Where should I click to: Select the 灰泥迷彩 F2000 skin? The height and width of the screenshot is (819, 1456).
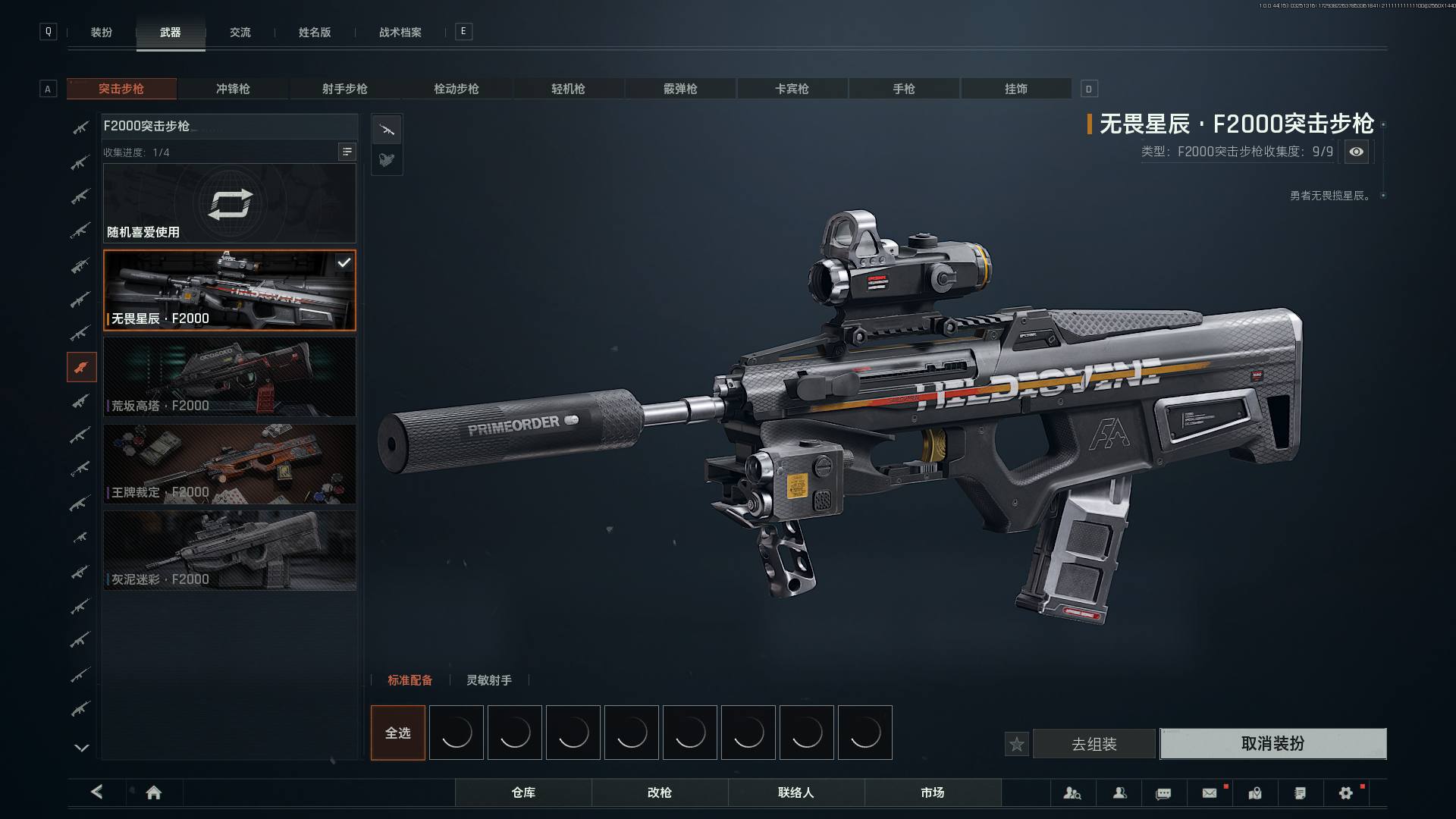(229, 551)
